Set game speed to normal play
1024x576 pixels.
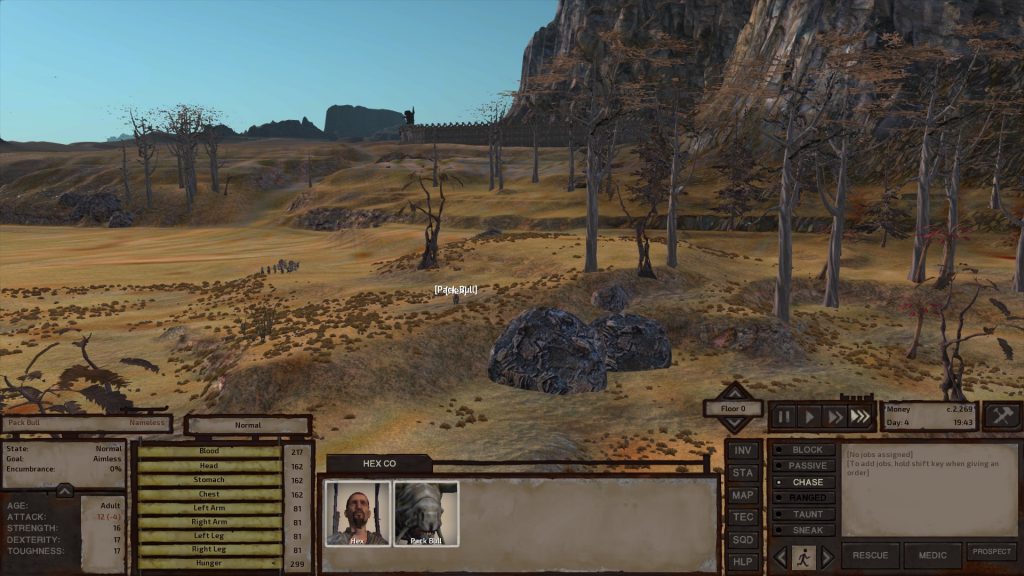(810, 416)
